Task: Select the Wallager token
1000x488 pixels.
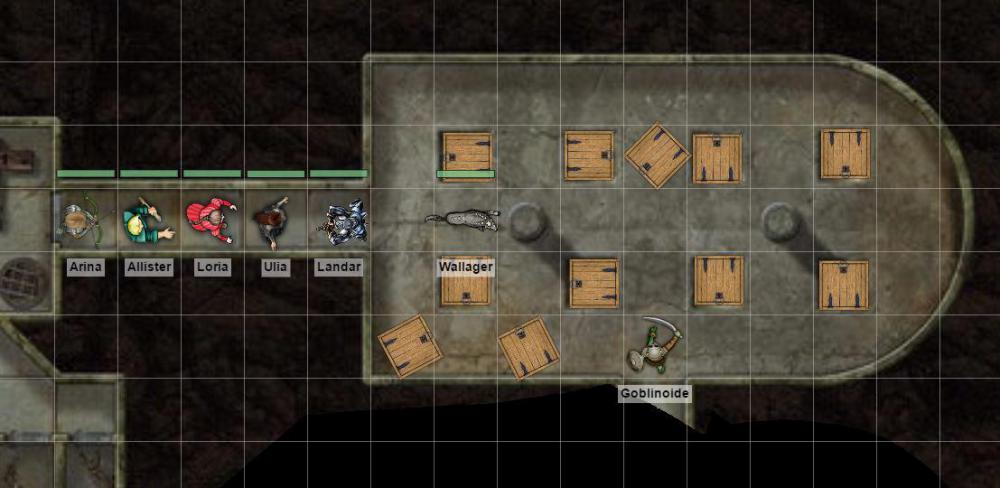Action: 467,220
